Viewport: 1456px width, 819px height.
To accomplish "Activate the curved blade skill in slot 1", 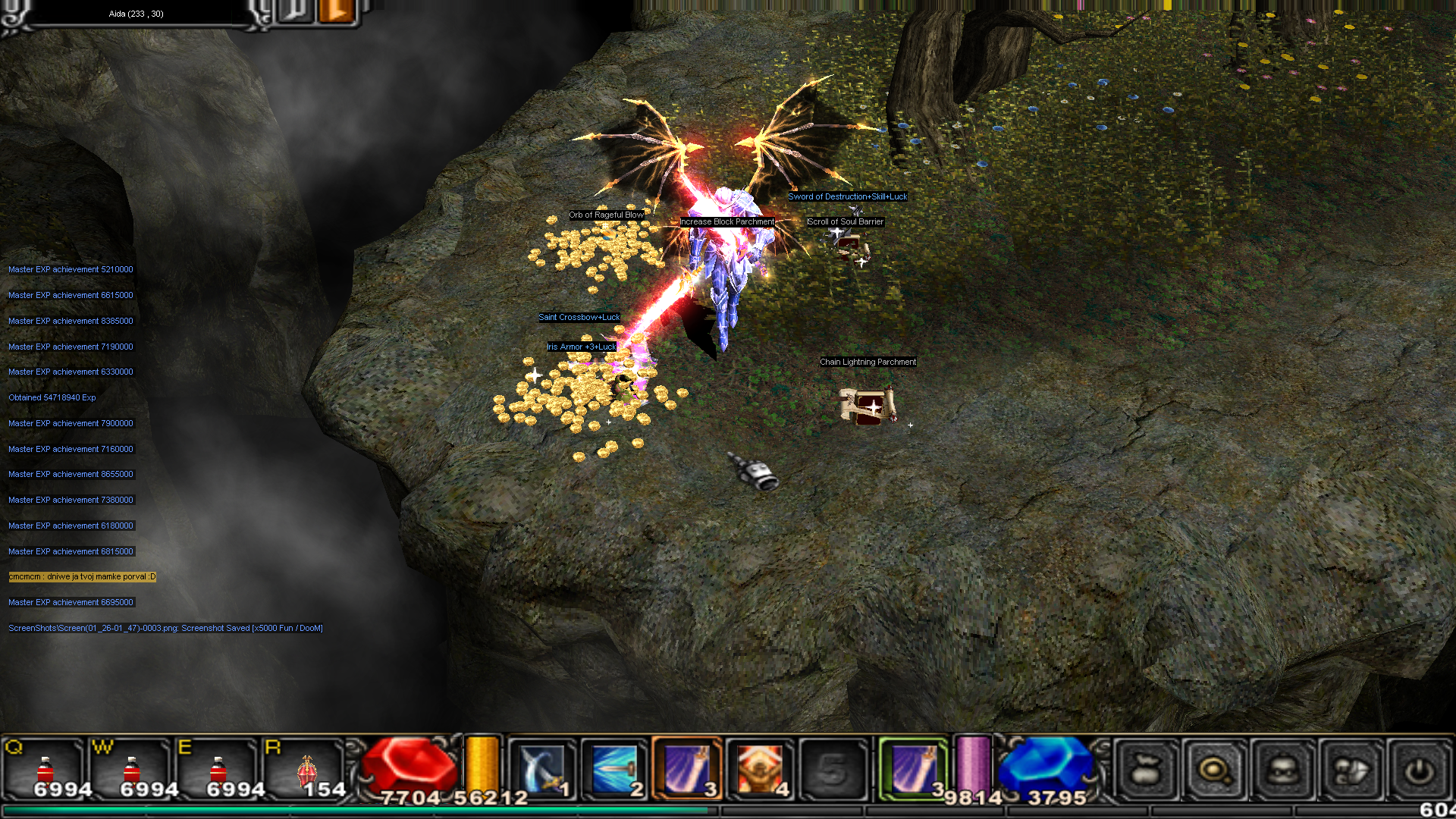I will pyautogui.click(x=541, y=769).
